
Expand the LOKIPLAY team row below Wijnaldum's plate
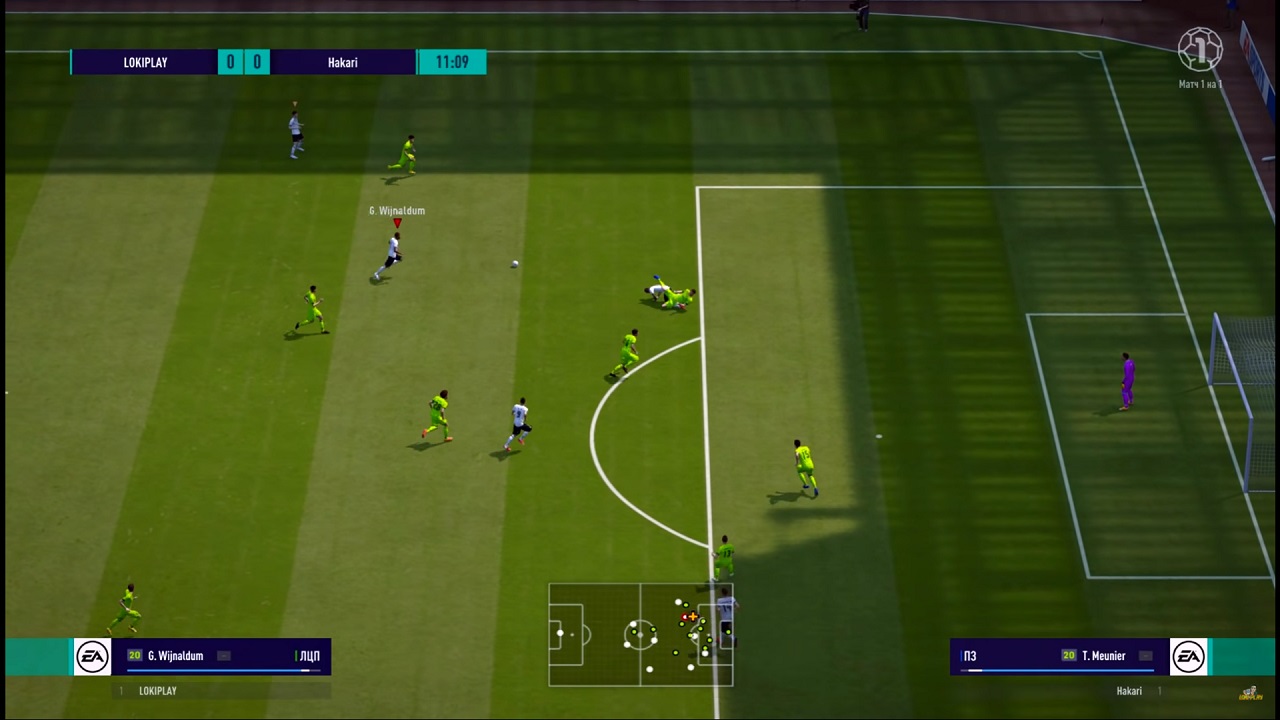coord(157,690)
